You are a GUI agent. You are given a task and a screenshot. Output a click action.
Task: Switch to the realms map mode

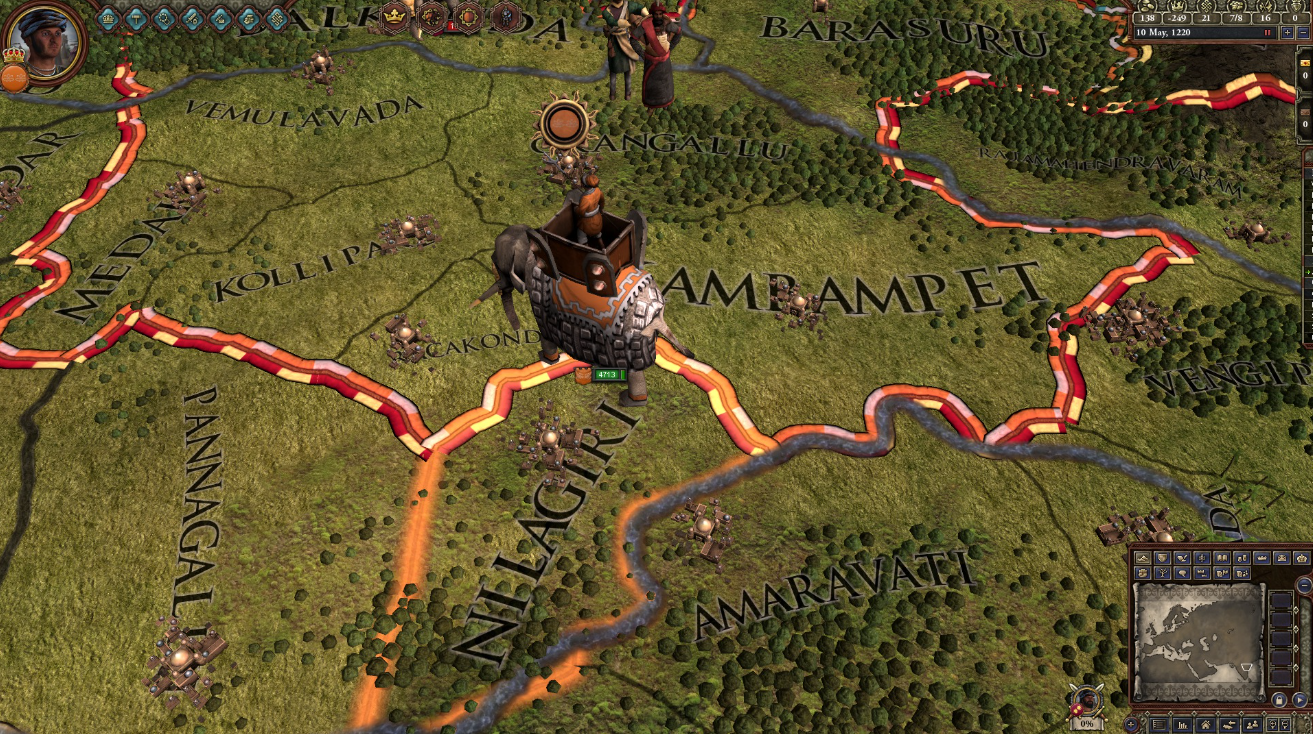tap(1162, 557)
